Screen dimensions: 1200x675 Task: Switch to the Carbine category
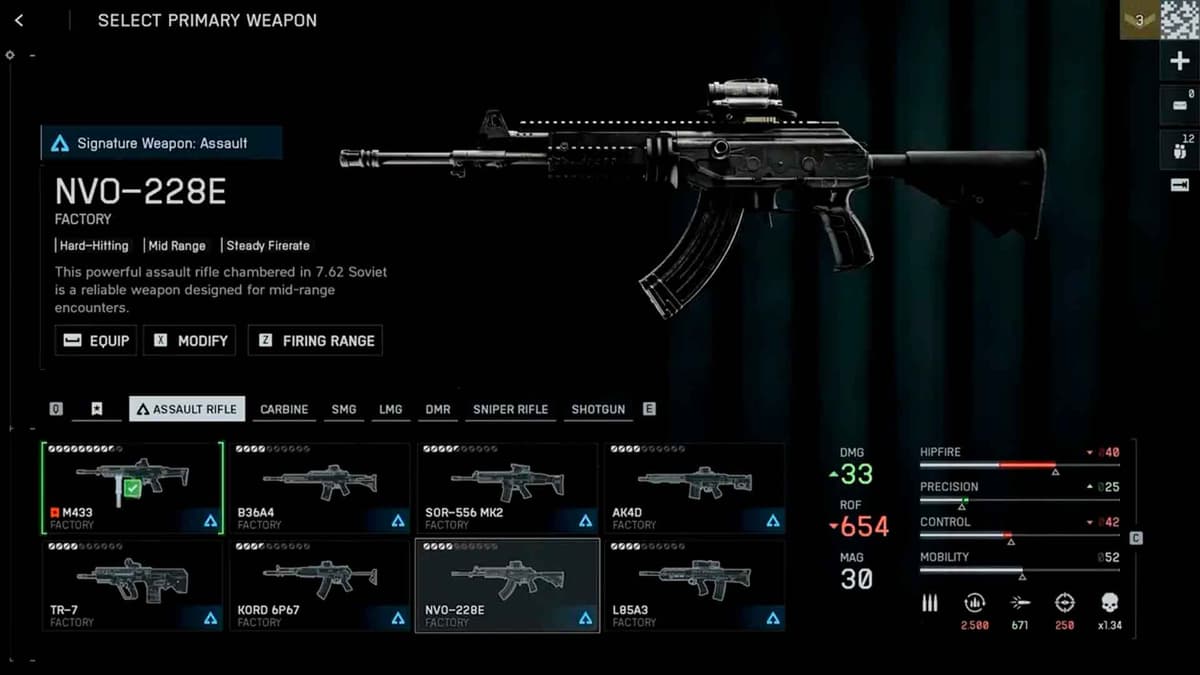coord(284,409)
